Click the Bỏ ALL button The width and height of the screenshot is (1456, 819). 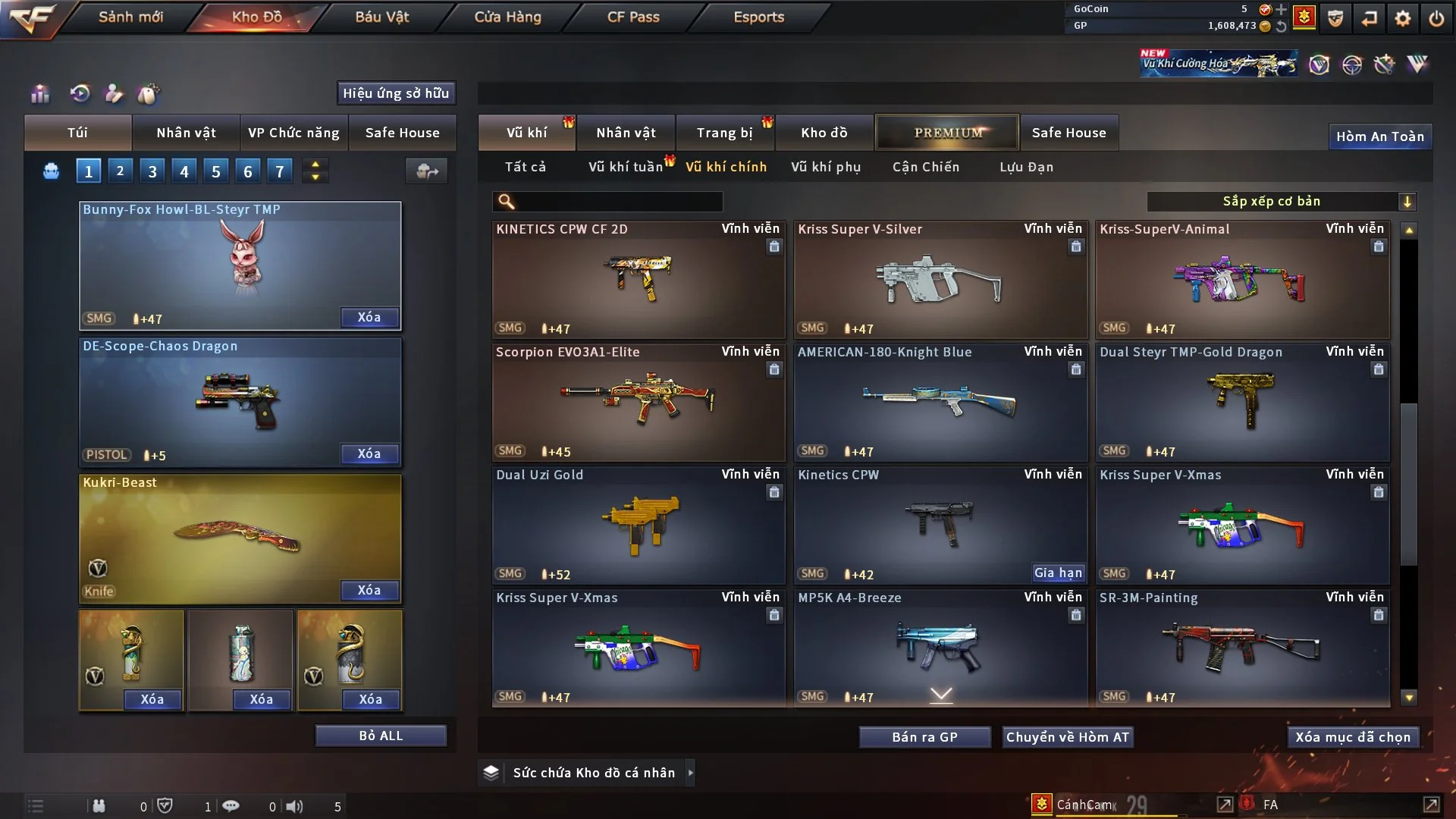[381, 736]
